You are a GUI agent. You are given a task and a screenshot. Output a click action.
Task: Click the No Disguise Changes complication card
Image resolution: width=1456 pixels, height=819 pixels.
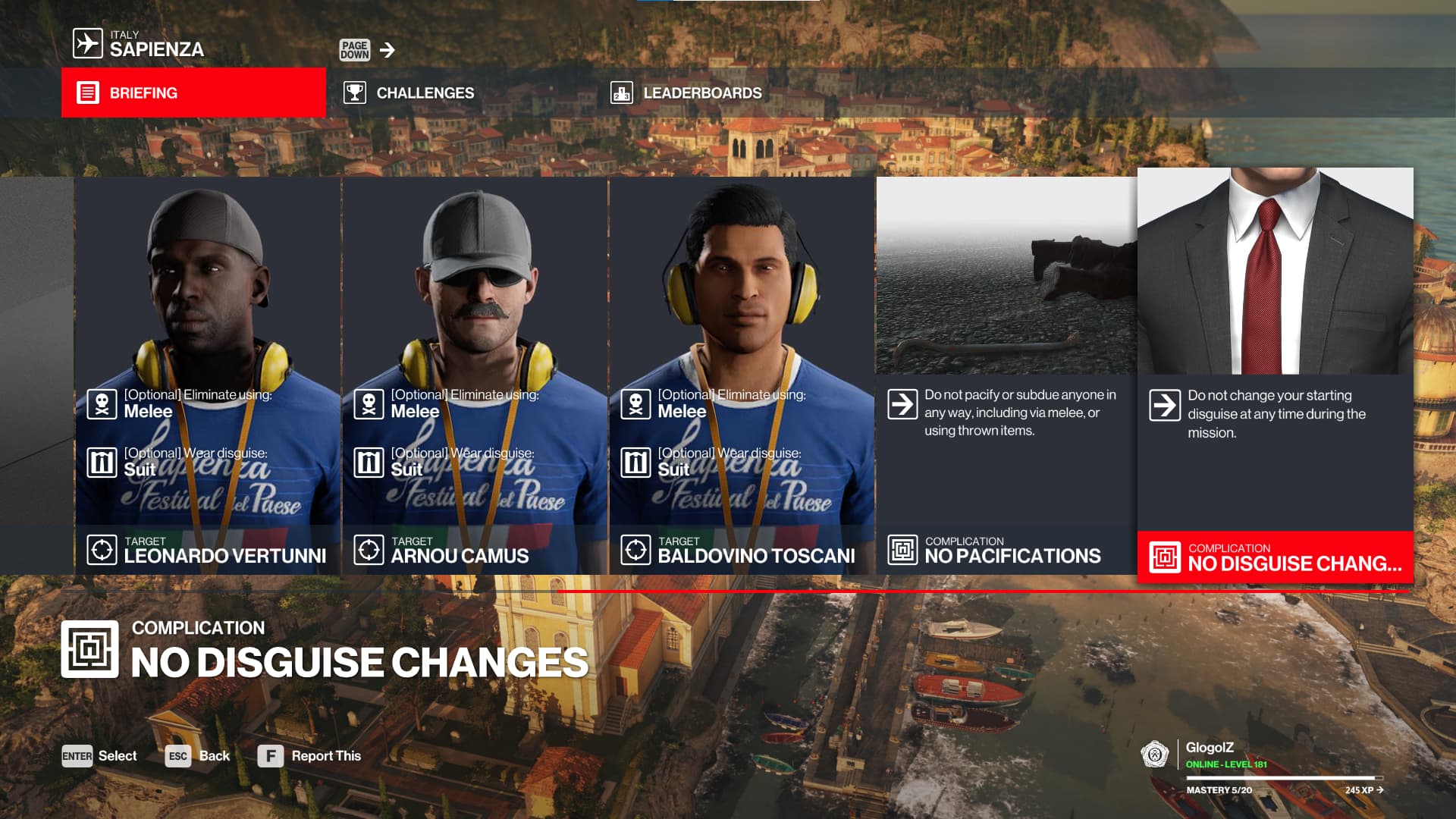point(1275,375)
